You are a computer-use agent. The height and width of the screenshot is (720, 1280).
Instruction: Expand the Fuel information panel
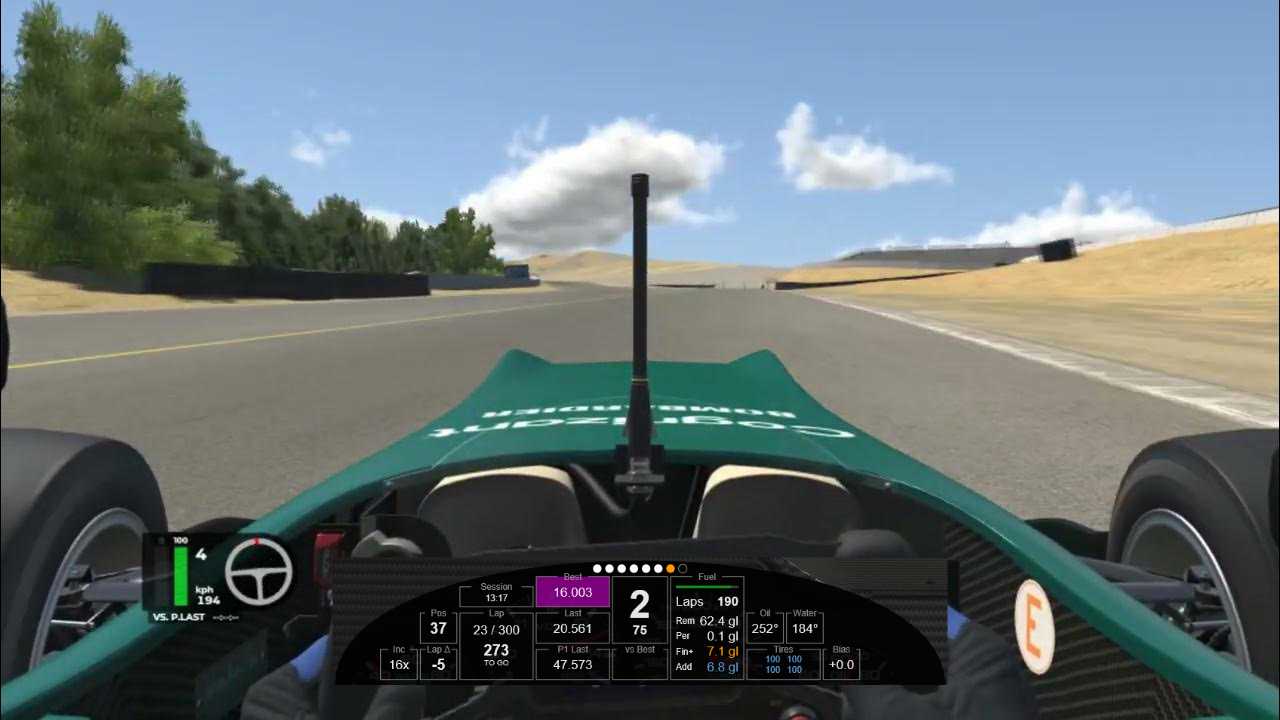pos(706,577)
